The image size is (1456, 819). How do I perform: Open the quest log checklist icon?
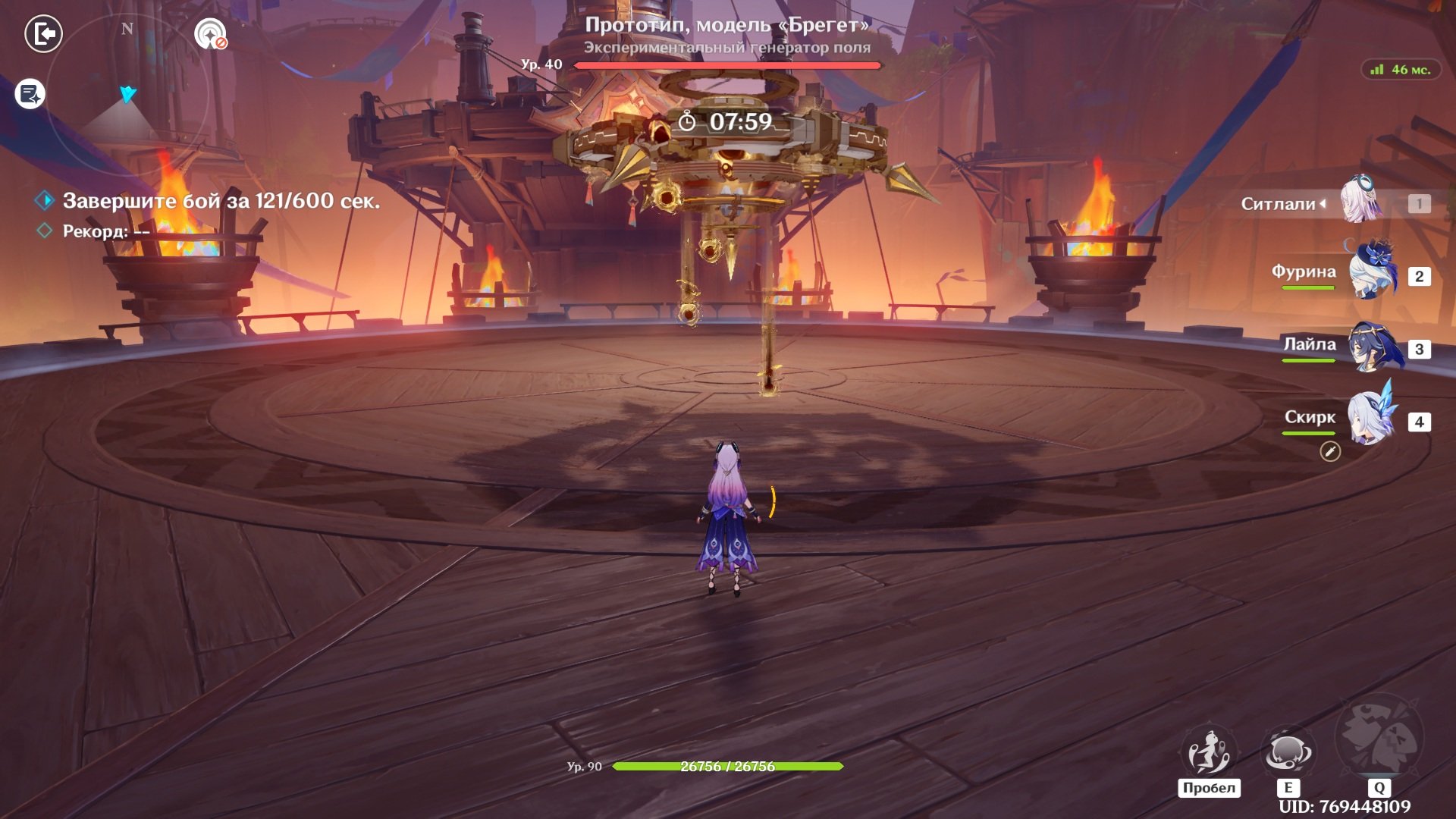coord(30,95)
